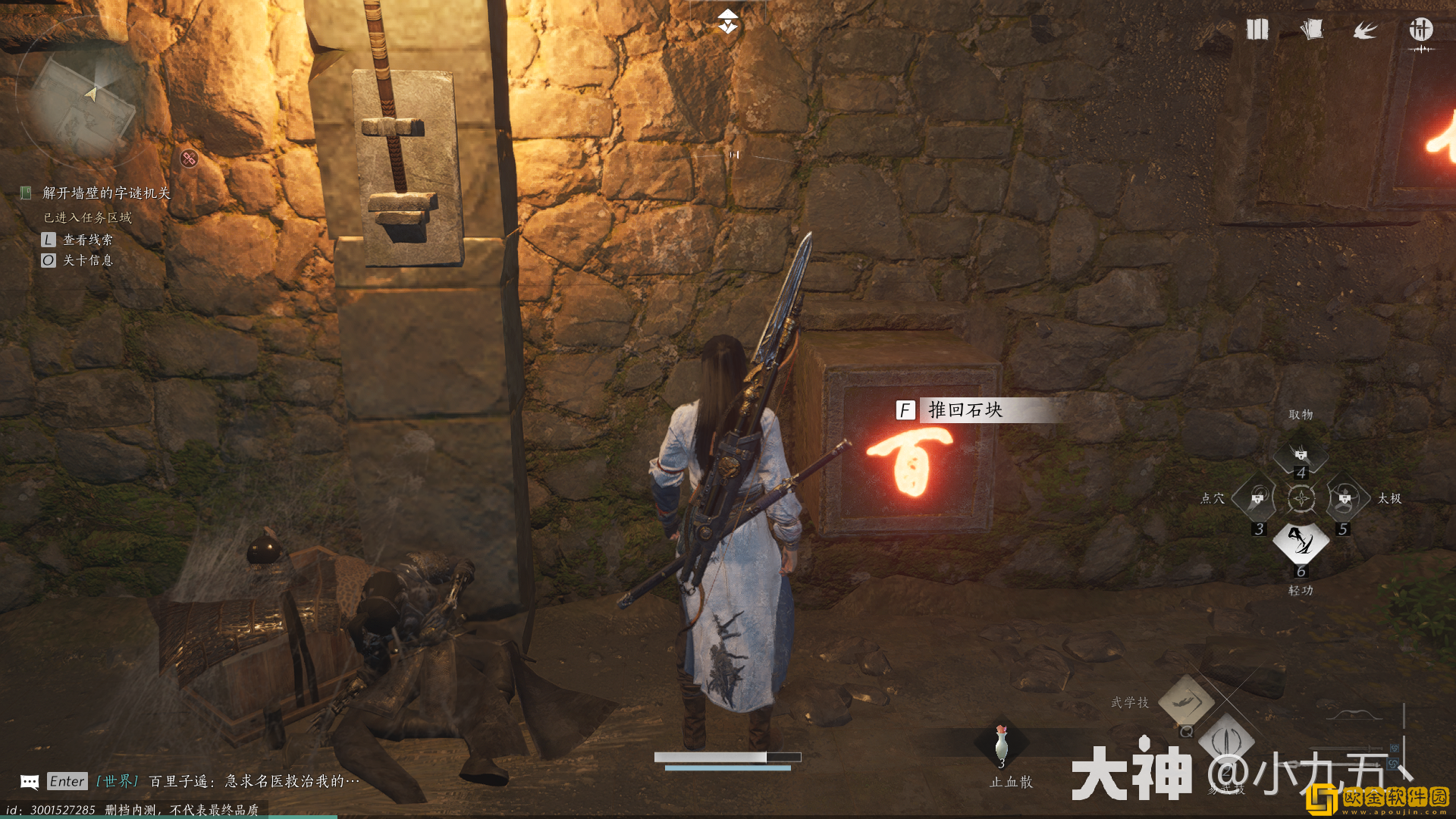This screenshot has height=819, width=1456.
Task: Select the 推回石块 interaction prompt
Action: point(964,410)
